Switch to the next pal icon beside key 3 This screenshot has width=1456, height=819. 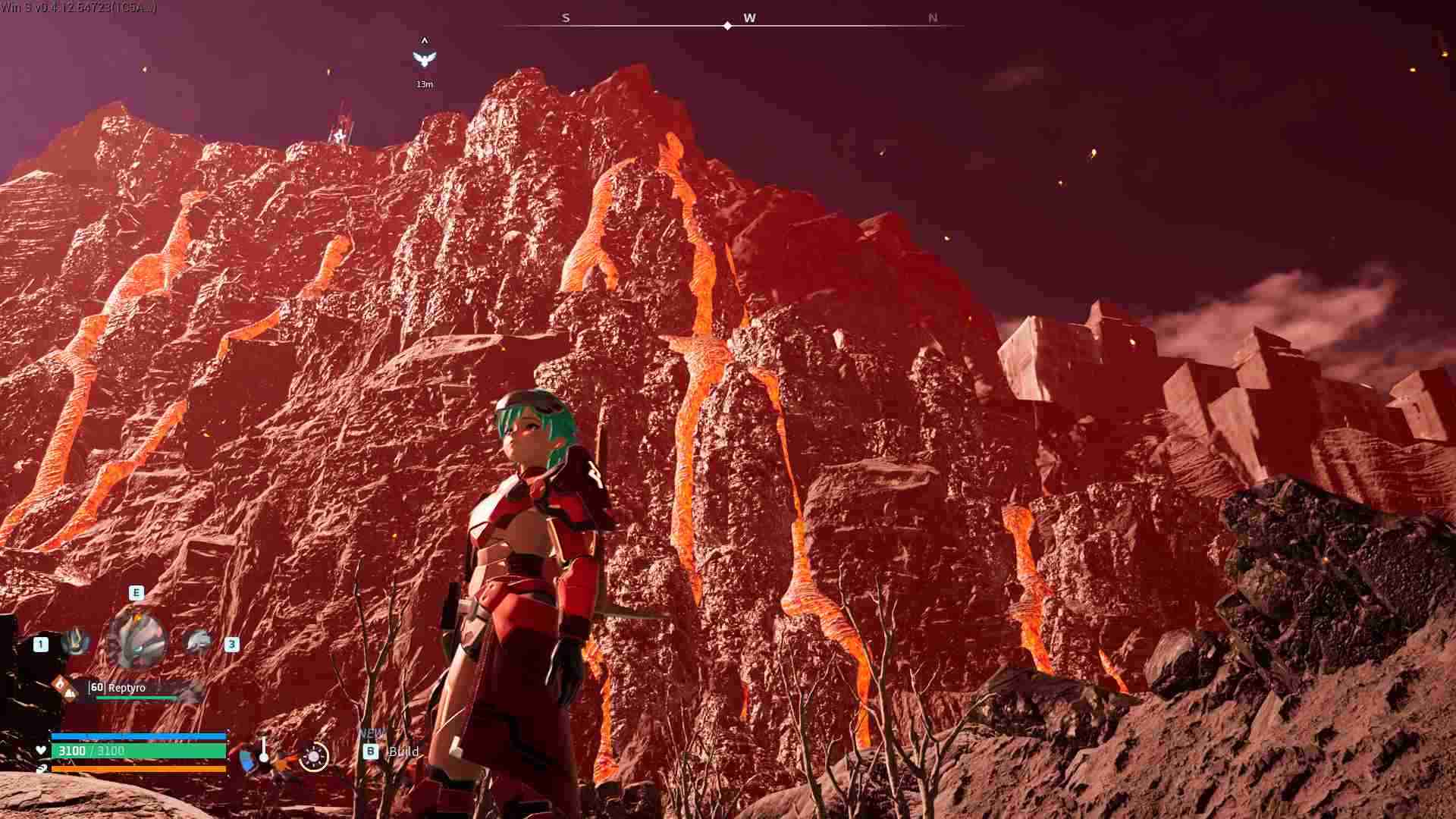click(198, 643)
